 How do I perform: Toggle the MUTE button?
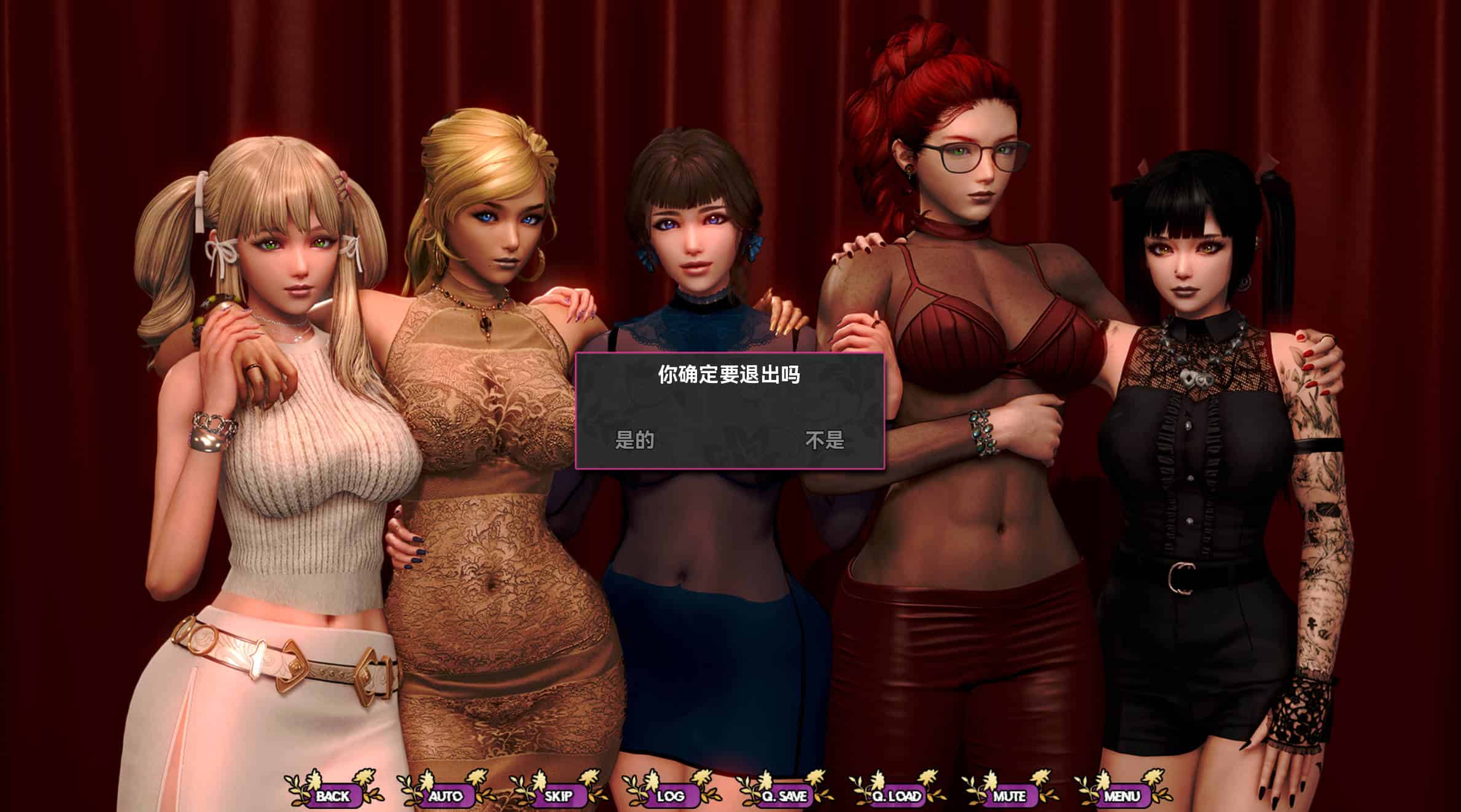coord(1010,796)
